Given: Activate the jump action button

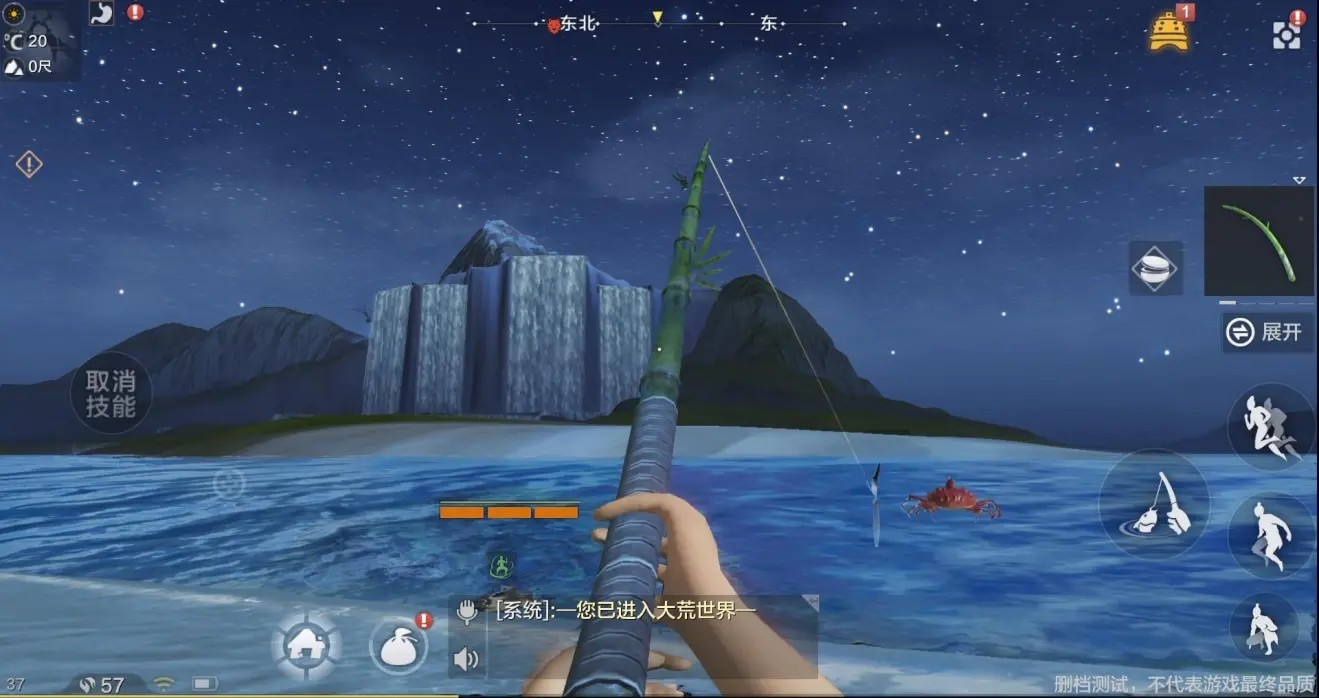Looking at the screenshot, I should [1270, 535].
